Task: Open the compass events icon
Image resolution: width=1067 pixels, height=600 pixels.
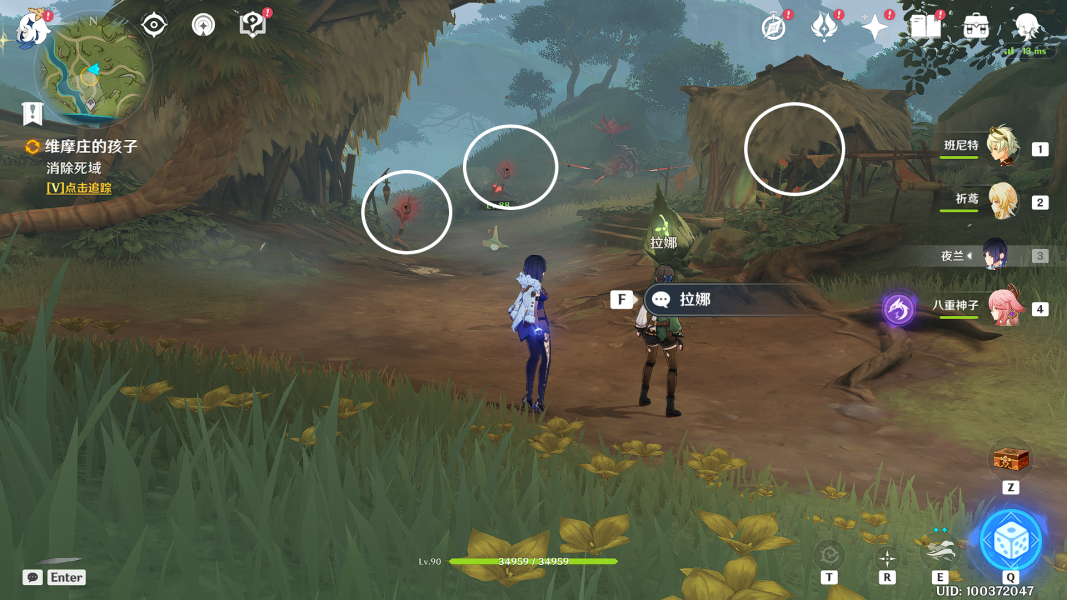Action: pyautogui.click(x=773, y=28)
